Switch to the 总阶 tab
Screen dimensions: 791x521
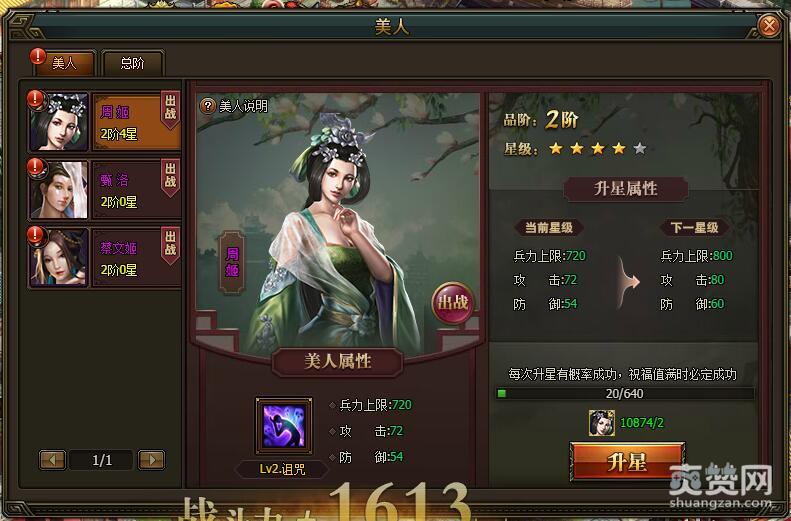132,63
